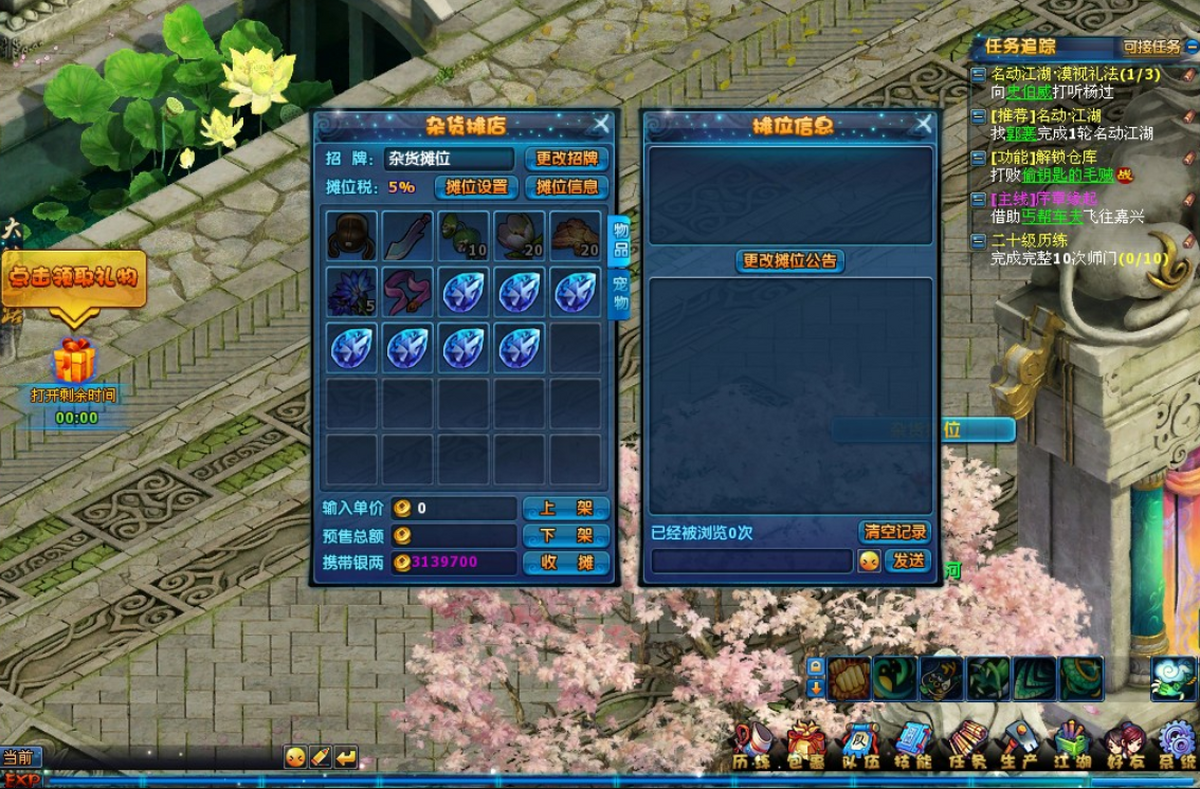Image resolution: width=1200 pixels, height=789 pixels.
Task: Open 摊位信息 stall info
Action: (566, 187)
